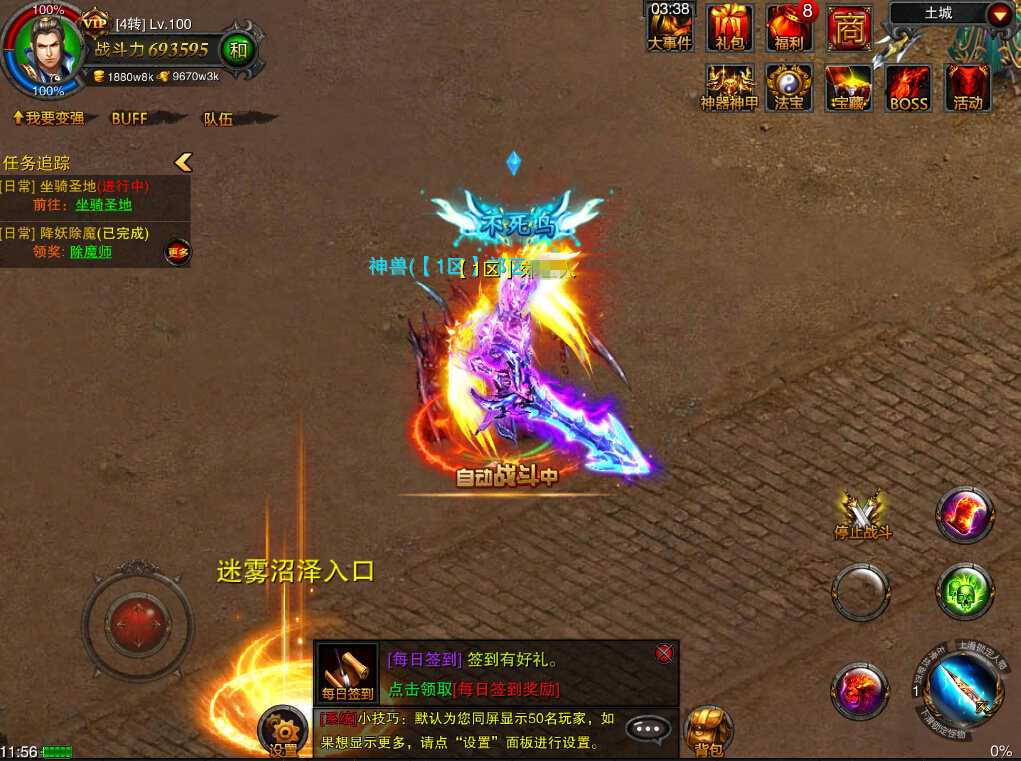Switch to the BUFF tab
This screenshot has width=1021, height=761.
(129, 118)
